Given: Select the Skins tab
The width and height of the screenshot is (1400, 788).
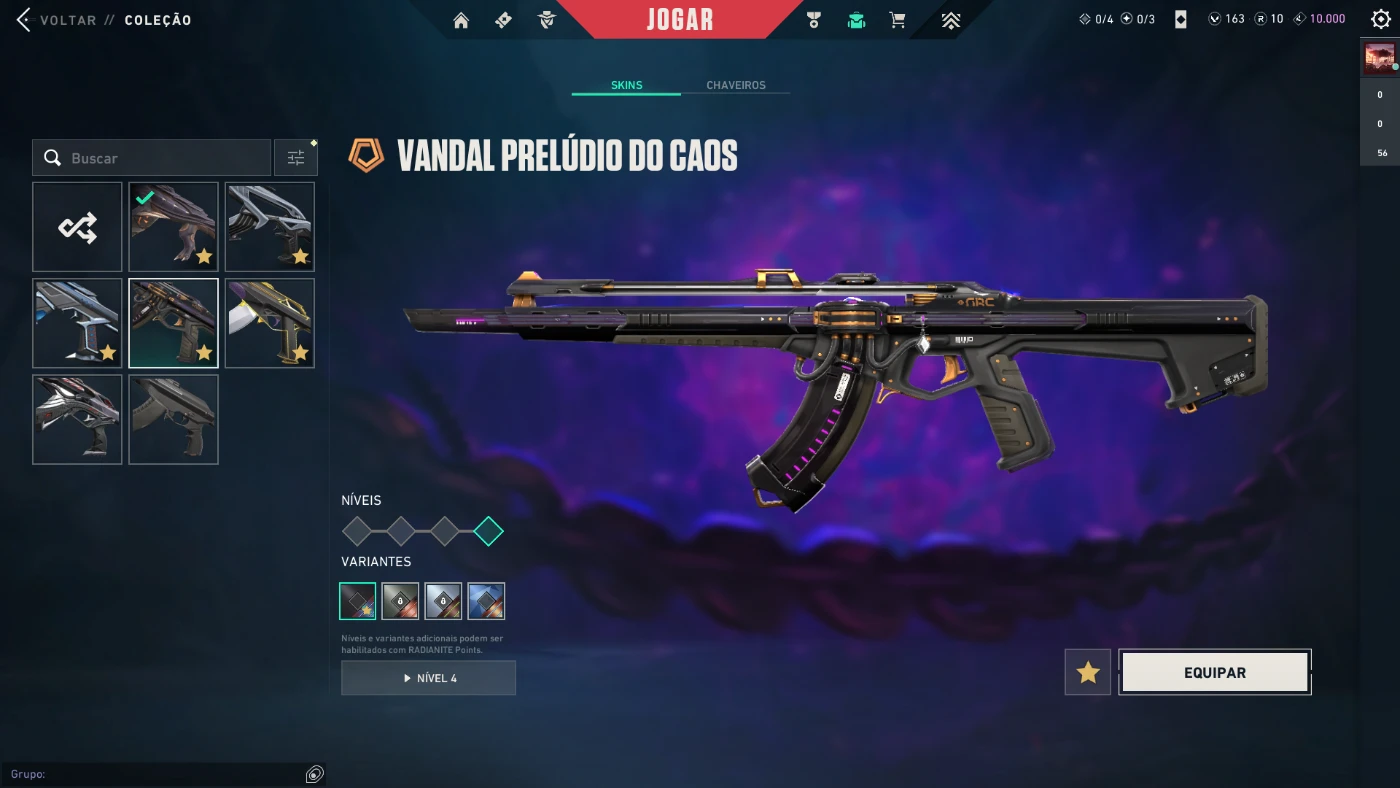Looking at the screenshot, I should (x=626, y=85).
